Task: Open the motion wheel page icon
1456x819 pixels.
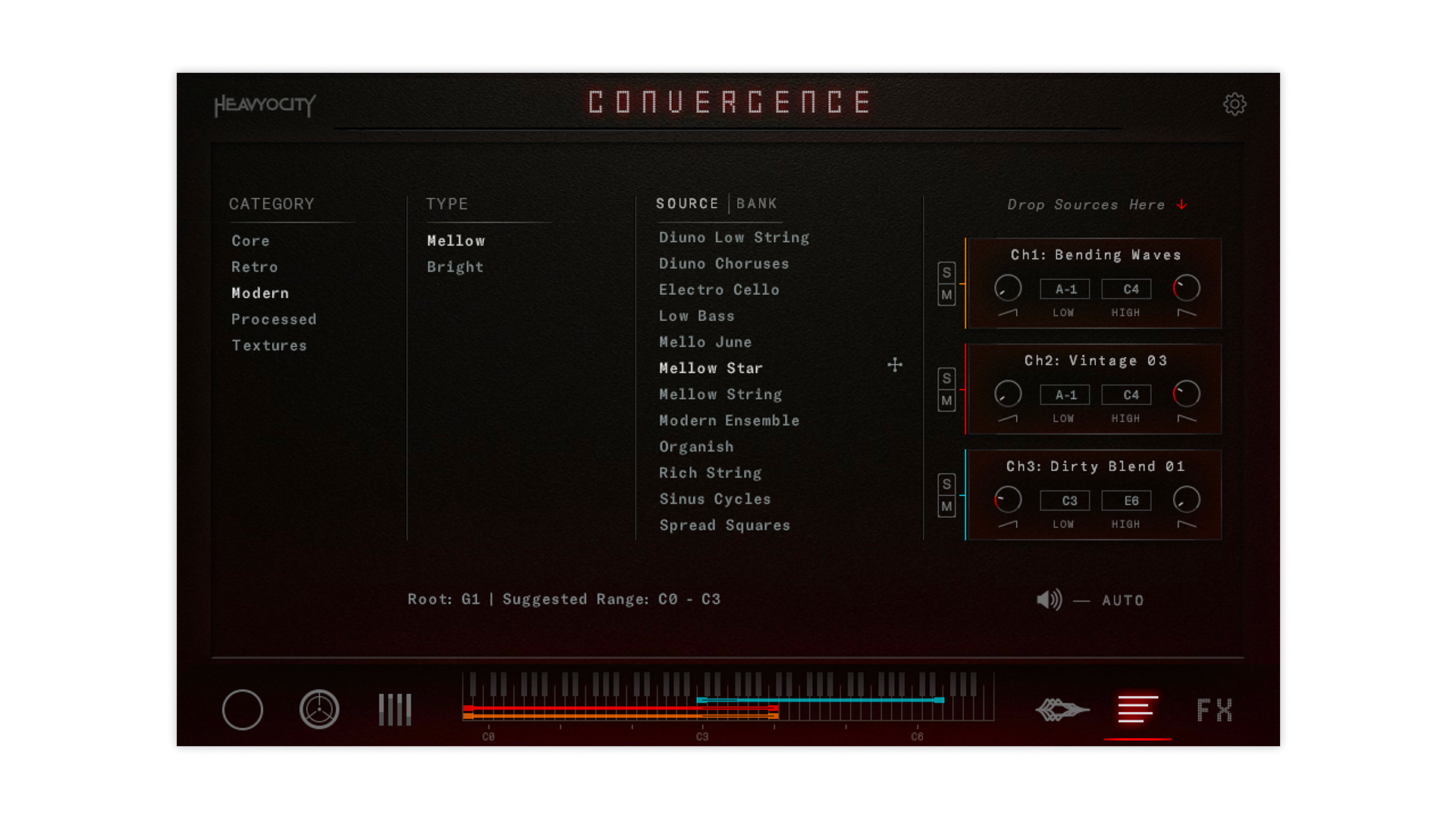Action: (319, 710)
